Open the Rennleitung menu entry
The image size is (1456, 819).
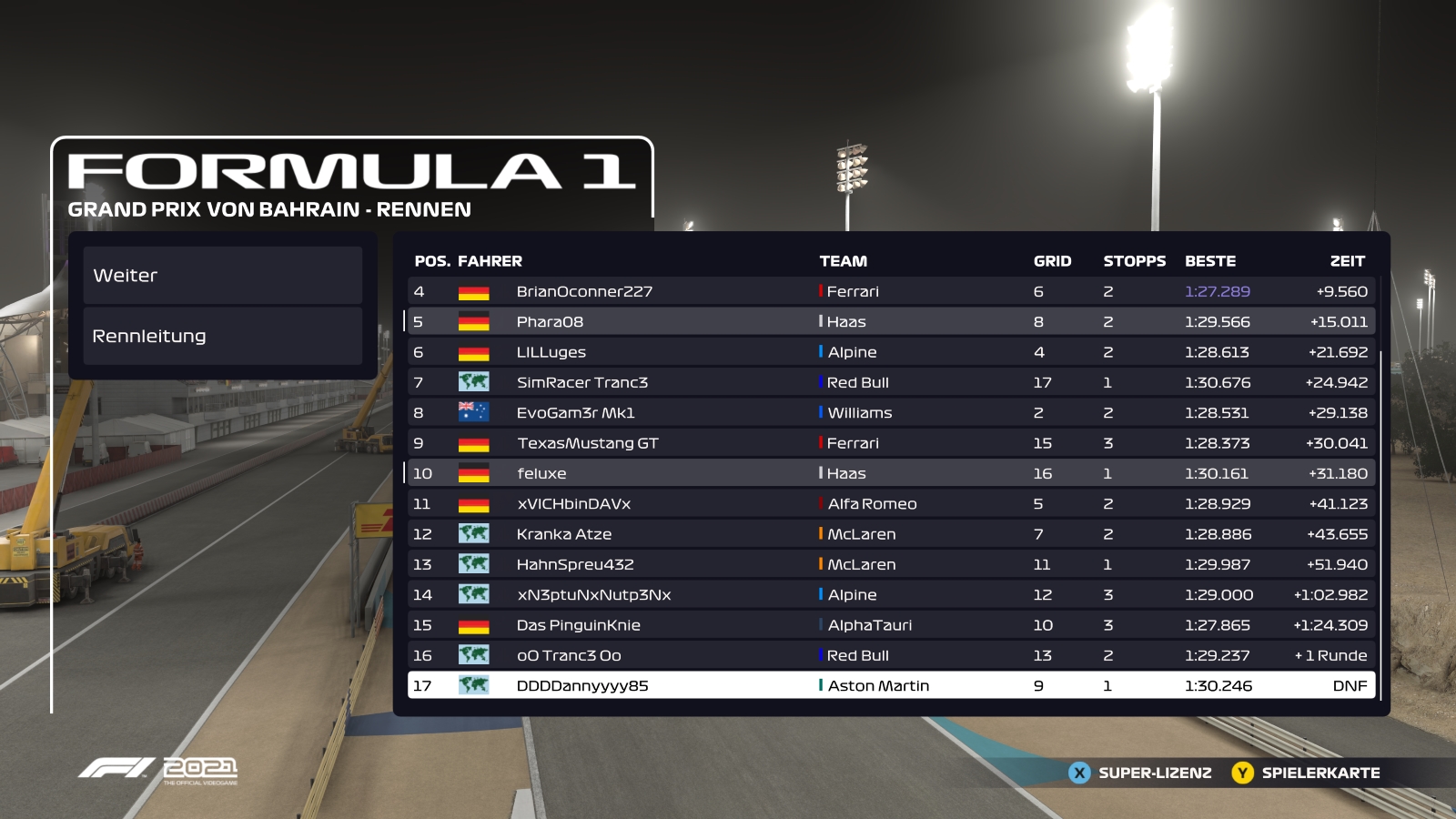coord(223,337)
